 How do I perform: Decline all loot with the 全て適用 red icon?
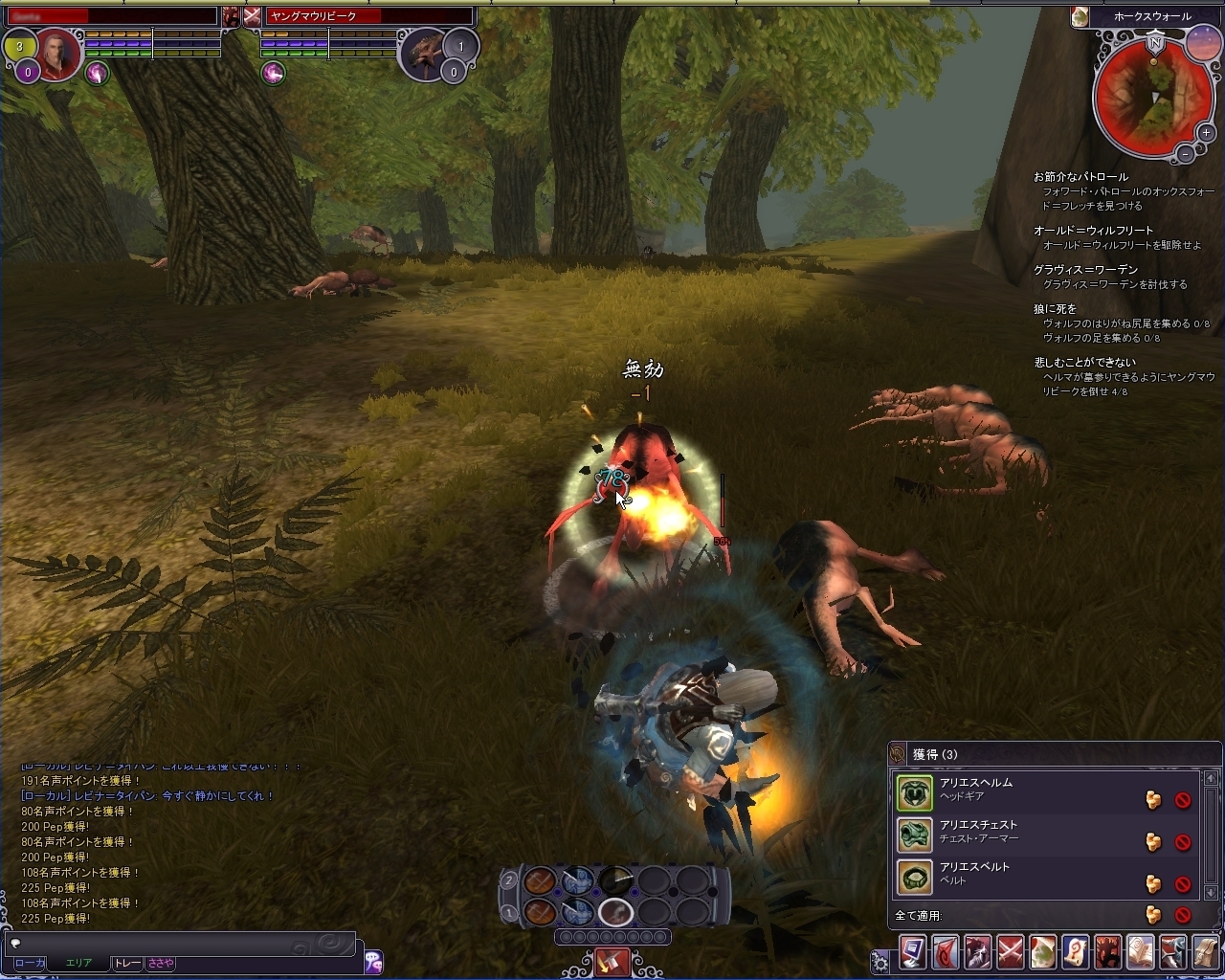point(1183,915)
